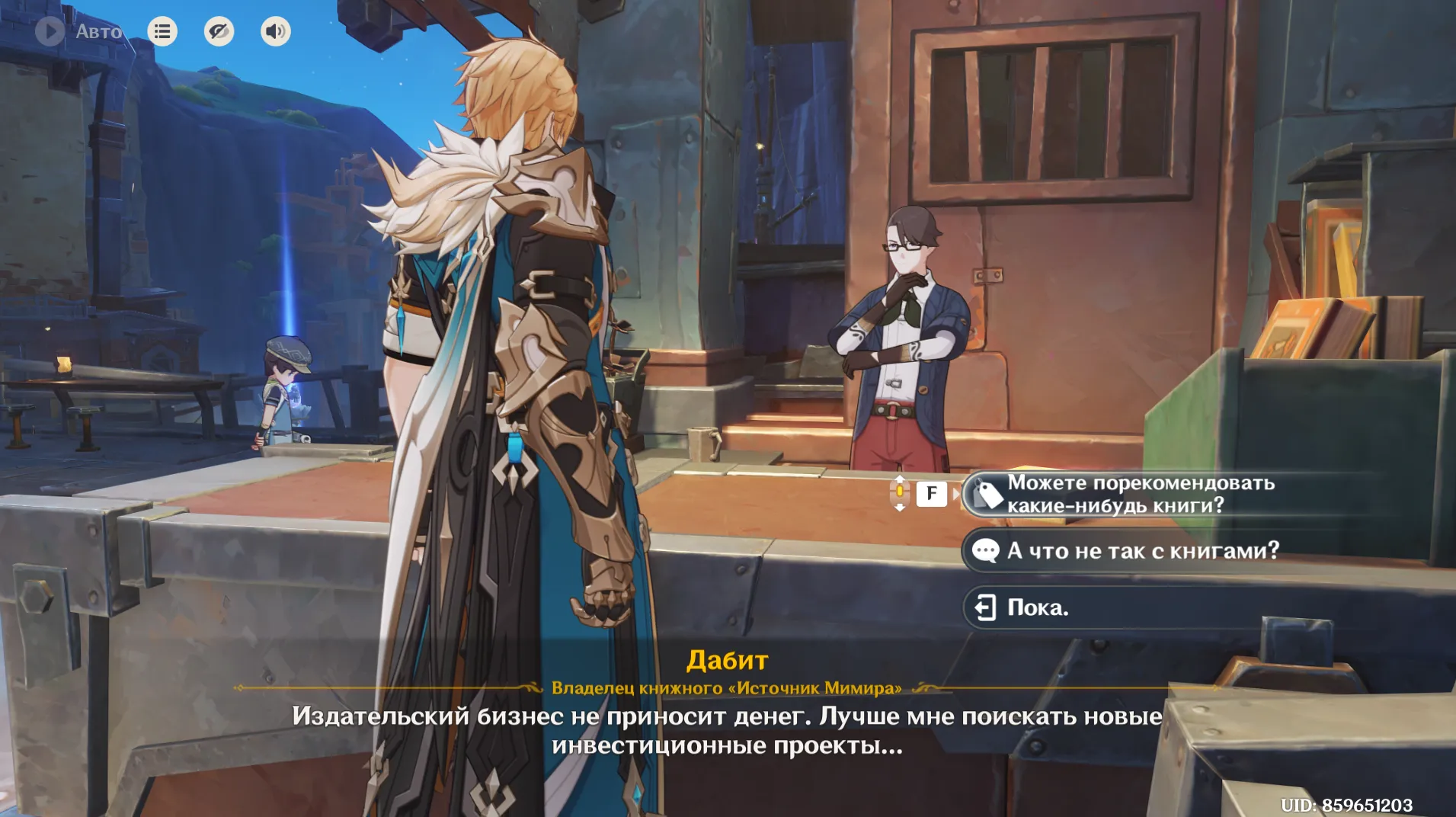Screen dimensions: 1456x817
Task: Toggle voice-over with the speaker icon
Action: click(275, 31)
